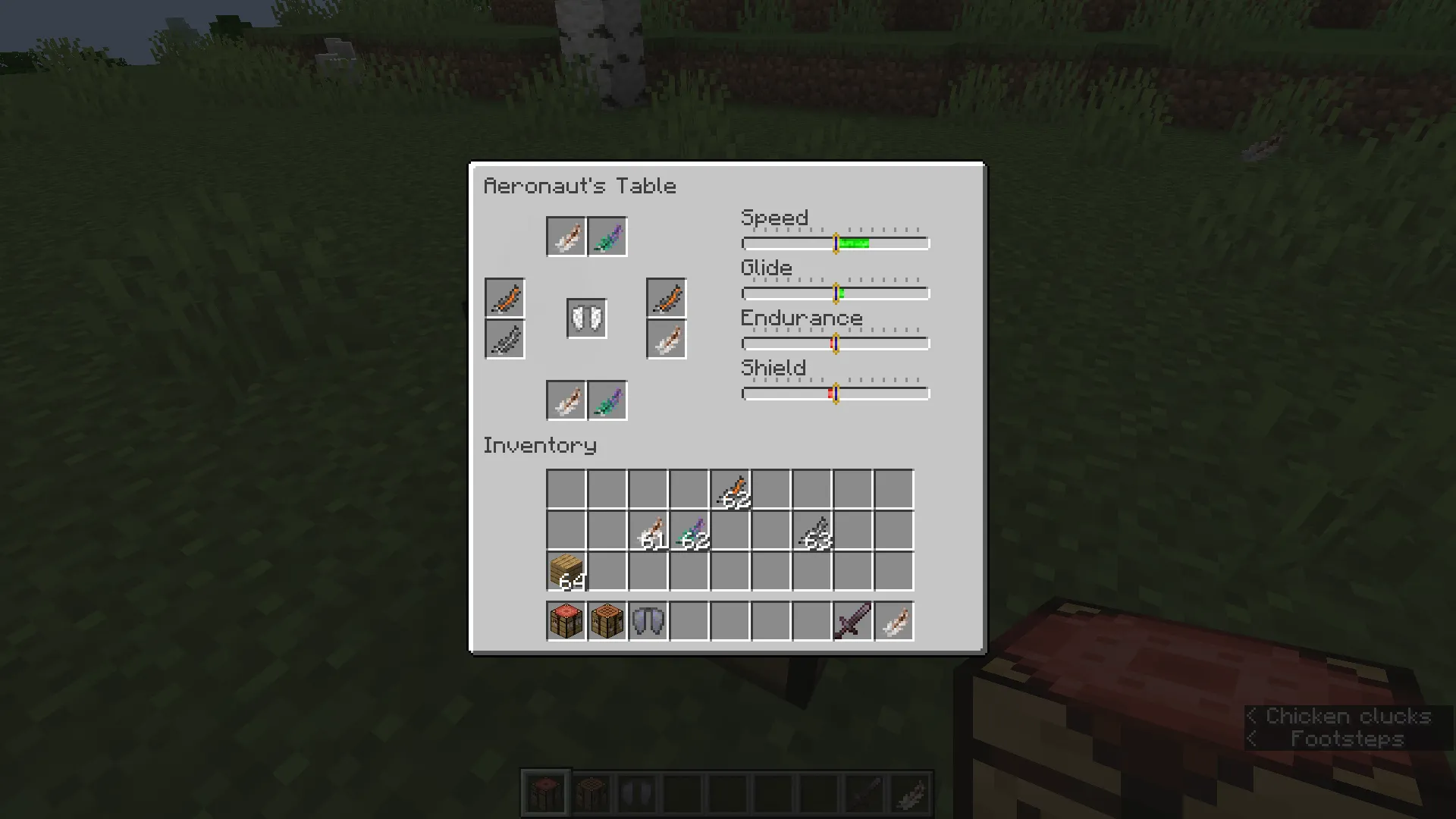Click the Aeronaut's Table title text

pos(581,186)
